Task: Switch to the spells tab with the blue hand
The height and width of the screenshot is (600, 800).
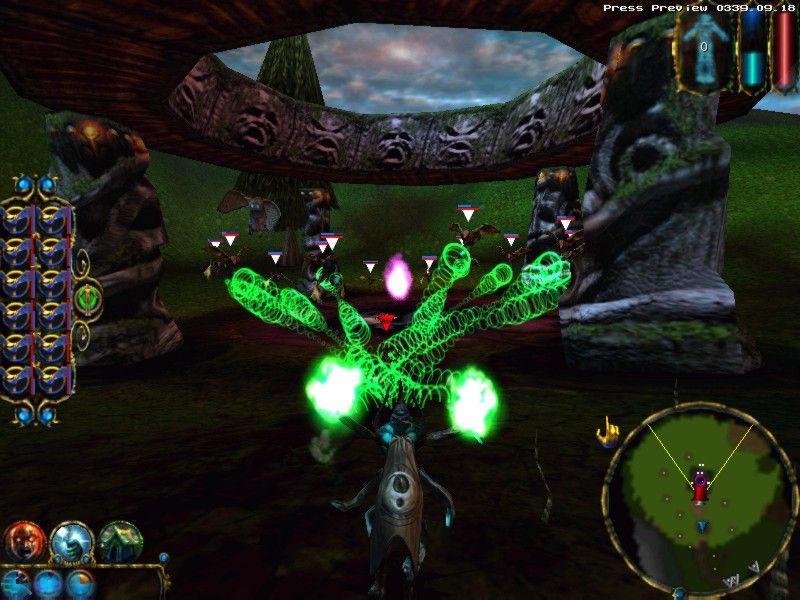Action: [71, 542]
